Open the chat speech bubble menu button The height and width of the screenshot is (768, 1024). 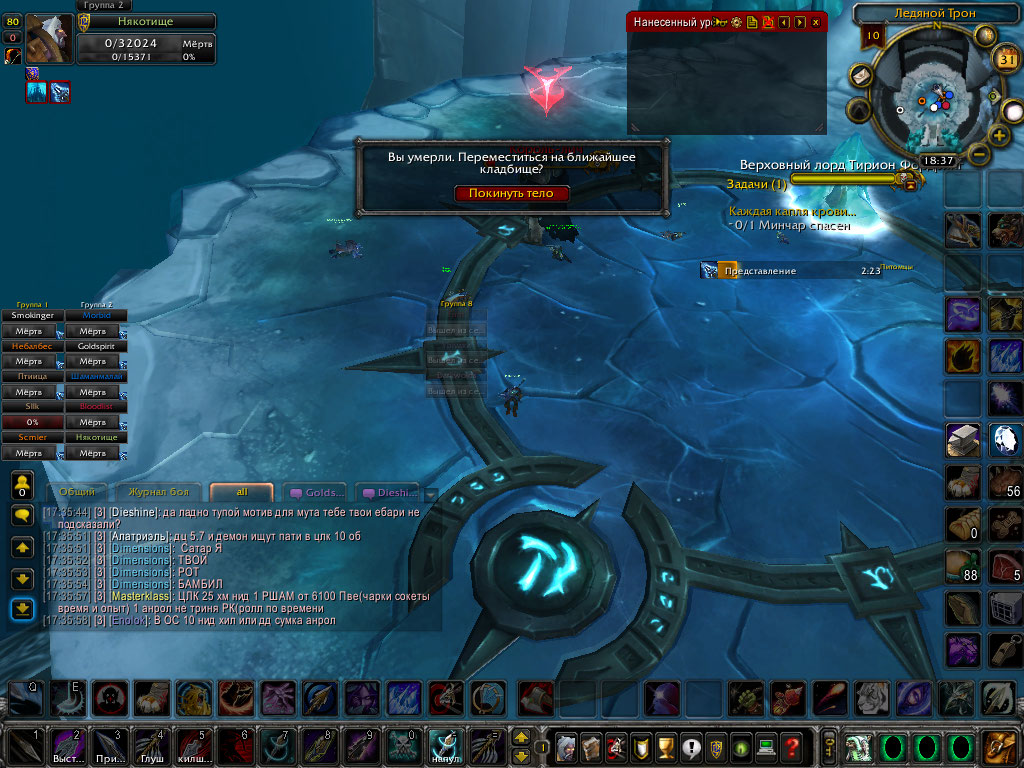pyautogui.click(x=22, y=515)
